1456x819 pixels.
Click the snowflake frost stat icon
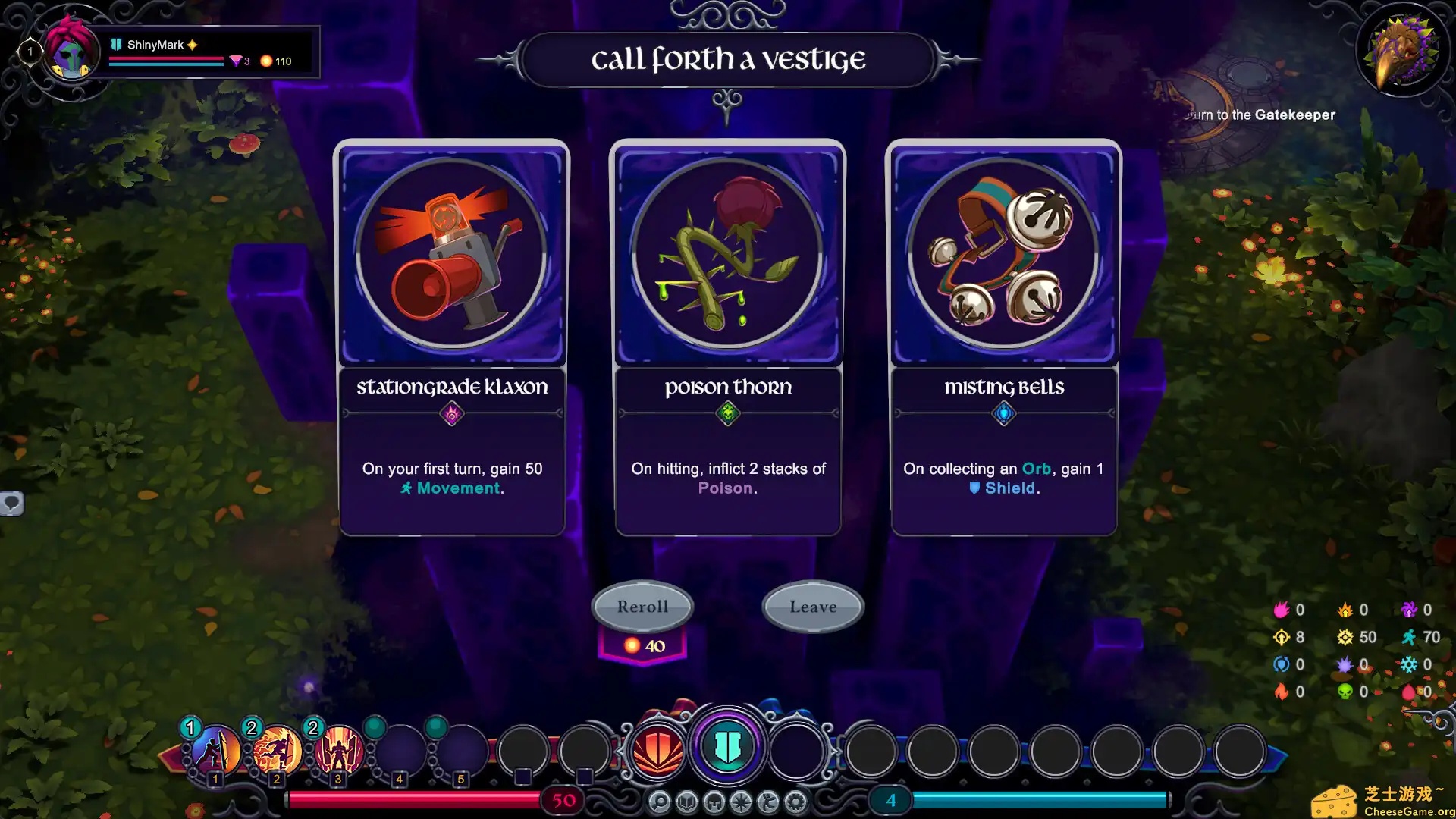click(x=1409, y=664)
